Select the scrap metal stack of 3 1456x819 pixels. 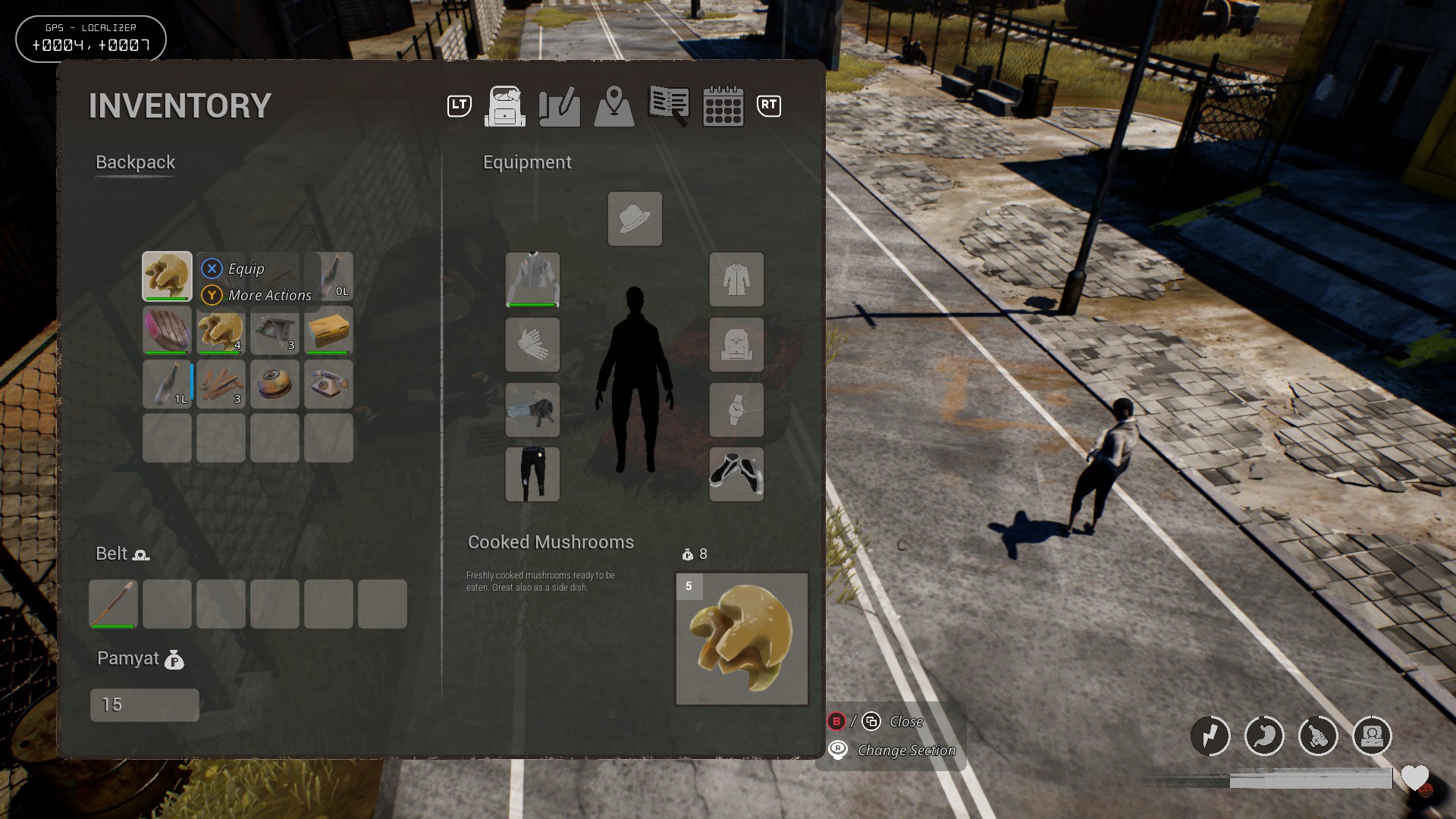(275, 331)
